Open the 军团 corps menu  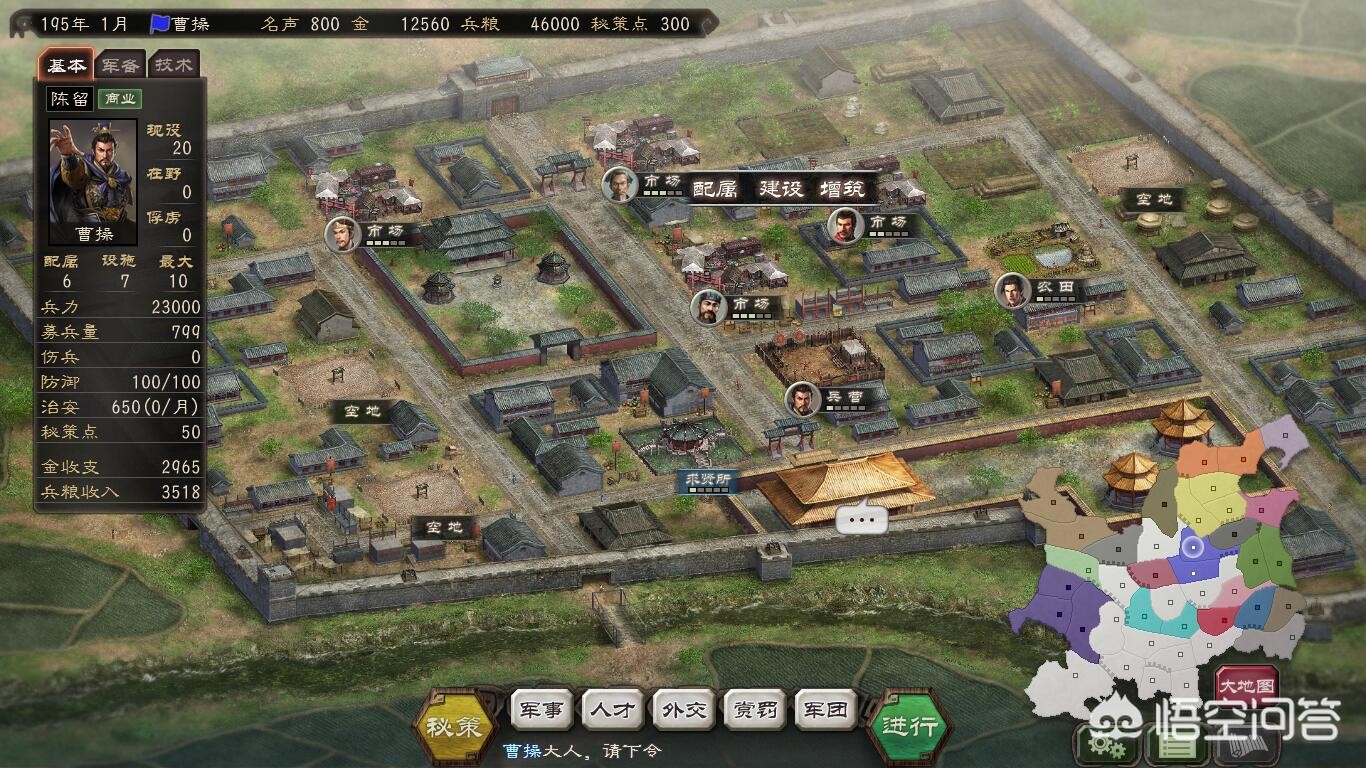(x=826, y=710)
